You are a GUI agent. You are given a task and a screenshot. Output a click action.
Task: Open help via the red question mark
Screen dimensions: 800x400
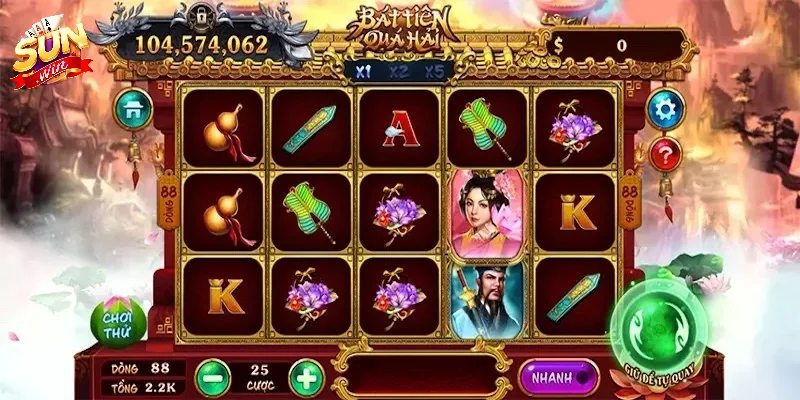[x=665, y=154]
